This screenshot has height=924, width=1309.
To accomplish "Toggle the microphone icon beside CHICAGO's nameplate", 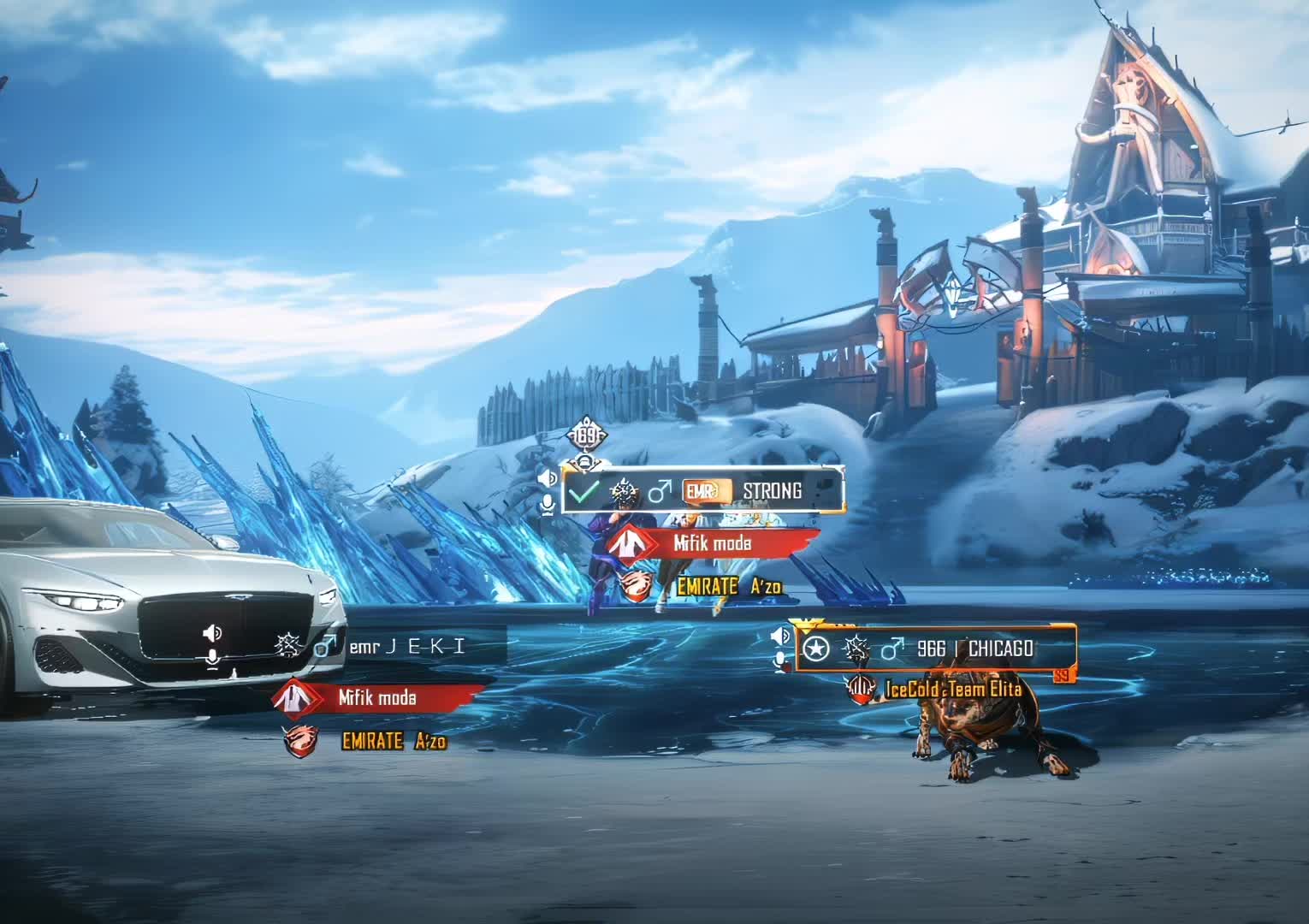I will (x=780, y=660).
